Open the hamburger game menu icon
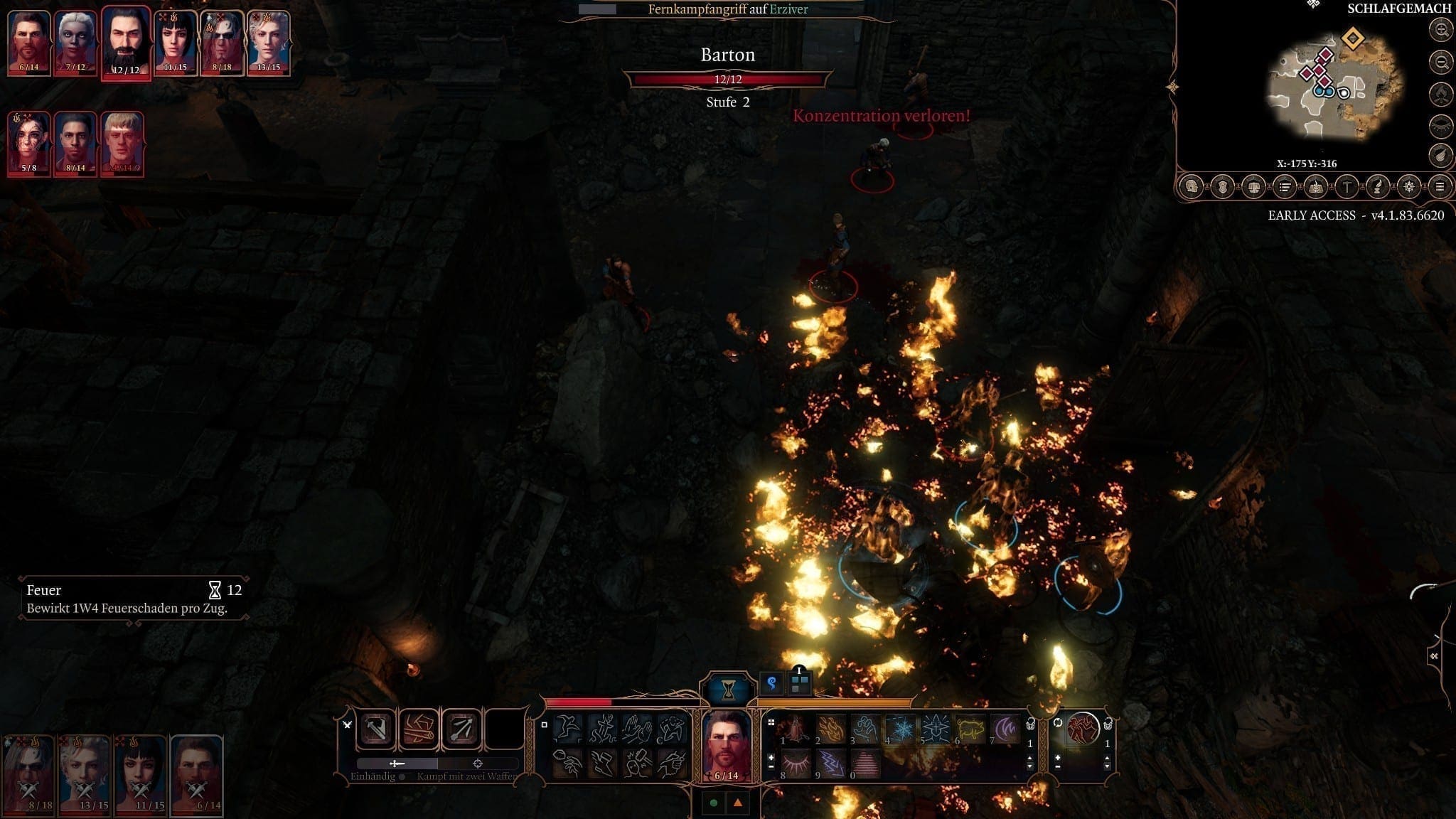 pos(1440,187)
